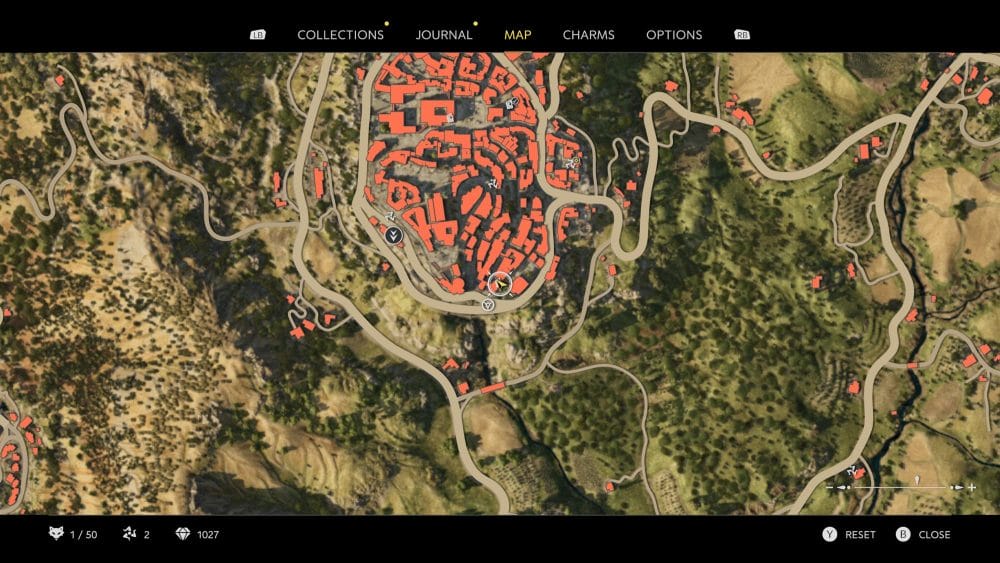This screenshot has width=1000, height=563.
Task: Go to the Charms tab
Action: [x=589, y=35]
